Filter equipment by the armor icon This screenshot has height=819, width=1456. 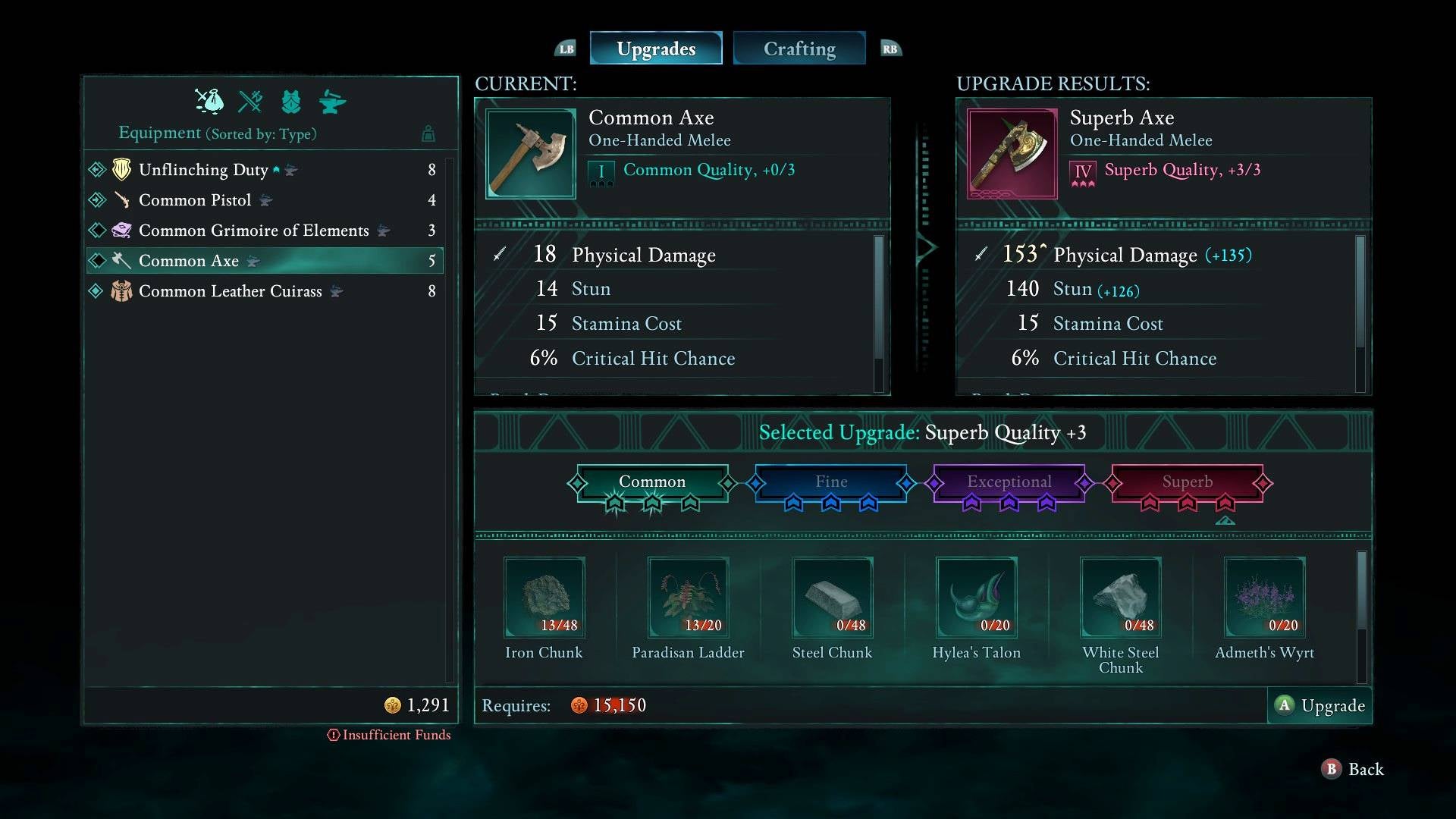[x=291, y=101]
